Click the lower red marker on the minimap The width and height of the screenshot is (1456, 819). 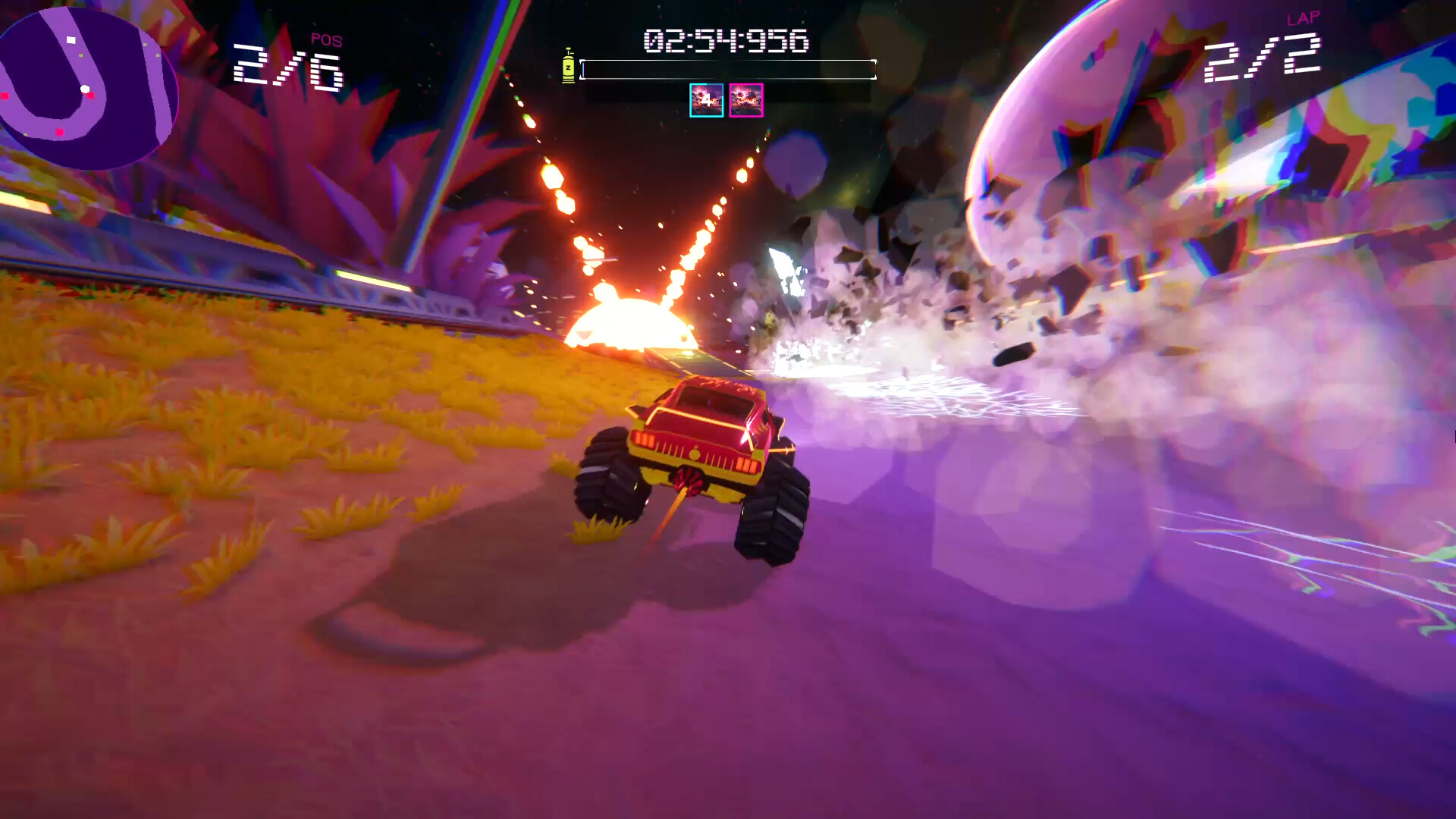60,132
